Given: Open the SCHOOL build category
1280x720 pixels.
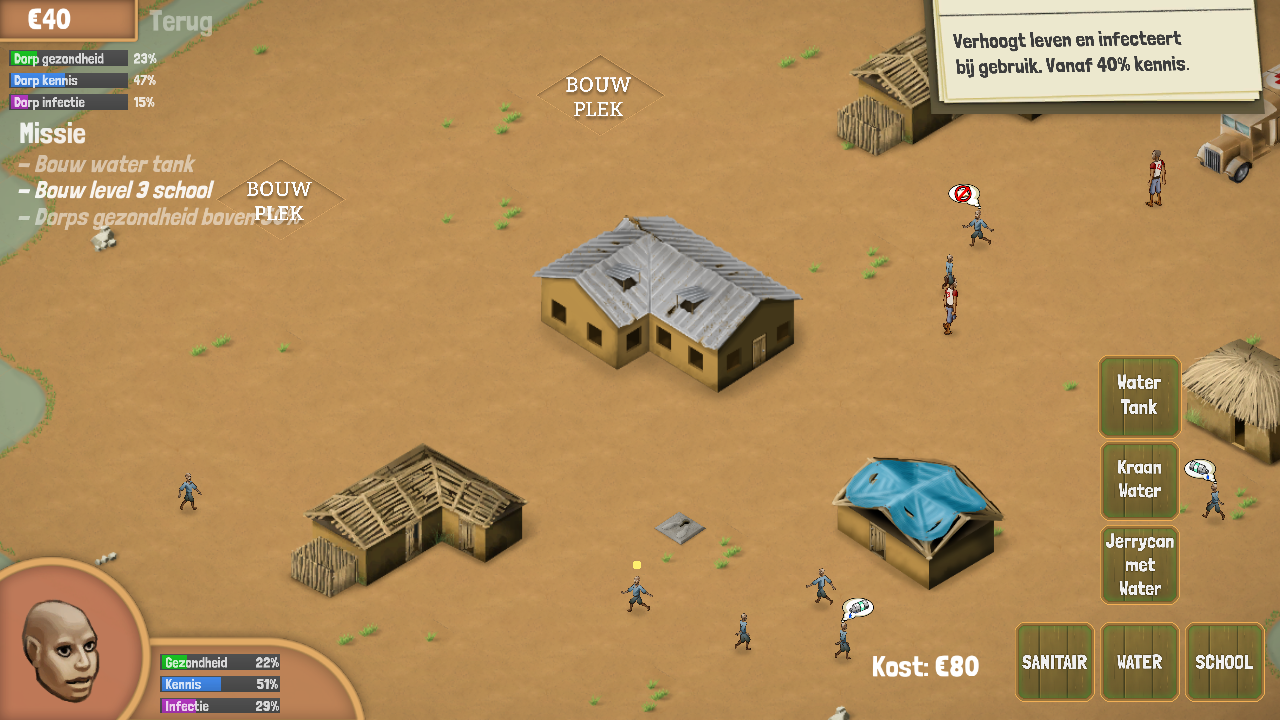Looking at the screenshot, I should click(1224, 662).
